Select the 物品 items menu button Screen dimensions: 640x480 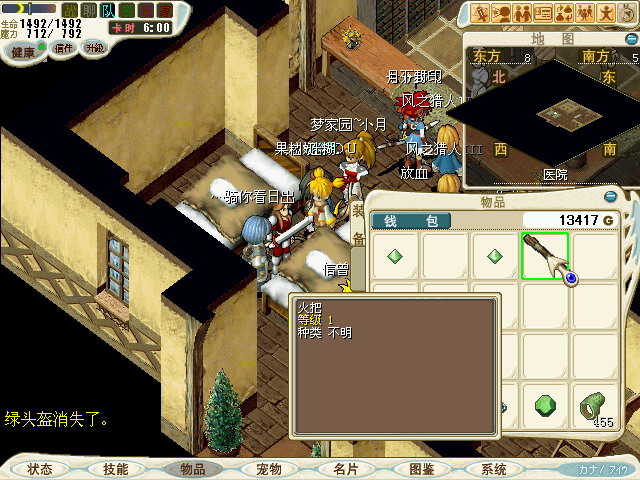pos(192,468)
